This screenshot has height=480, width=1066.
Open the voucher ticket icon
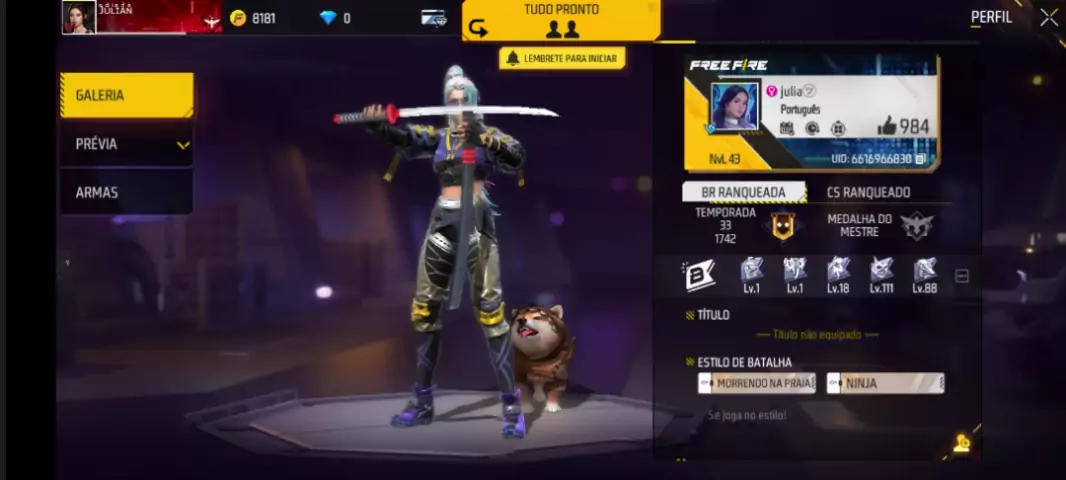point(433,18)
